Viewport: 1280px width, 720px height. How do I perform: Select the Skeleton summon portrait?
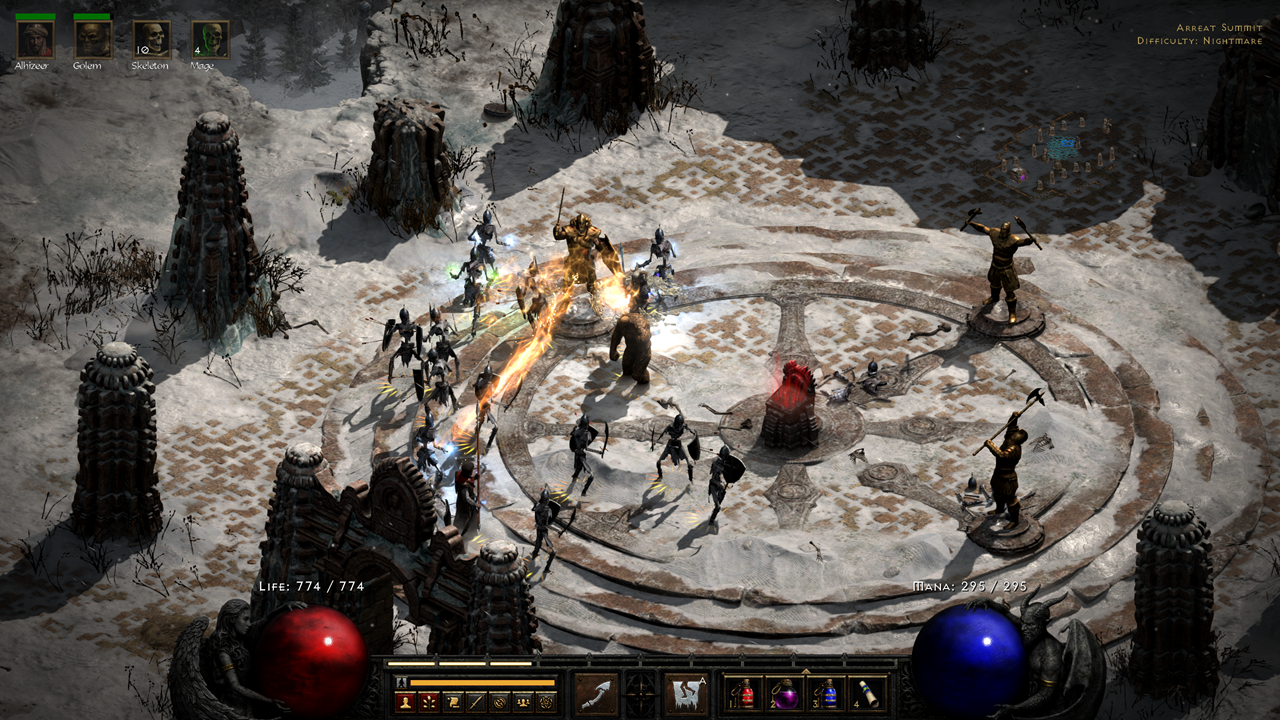pyautogui.click(x=152, y=40)
